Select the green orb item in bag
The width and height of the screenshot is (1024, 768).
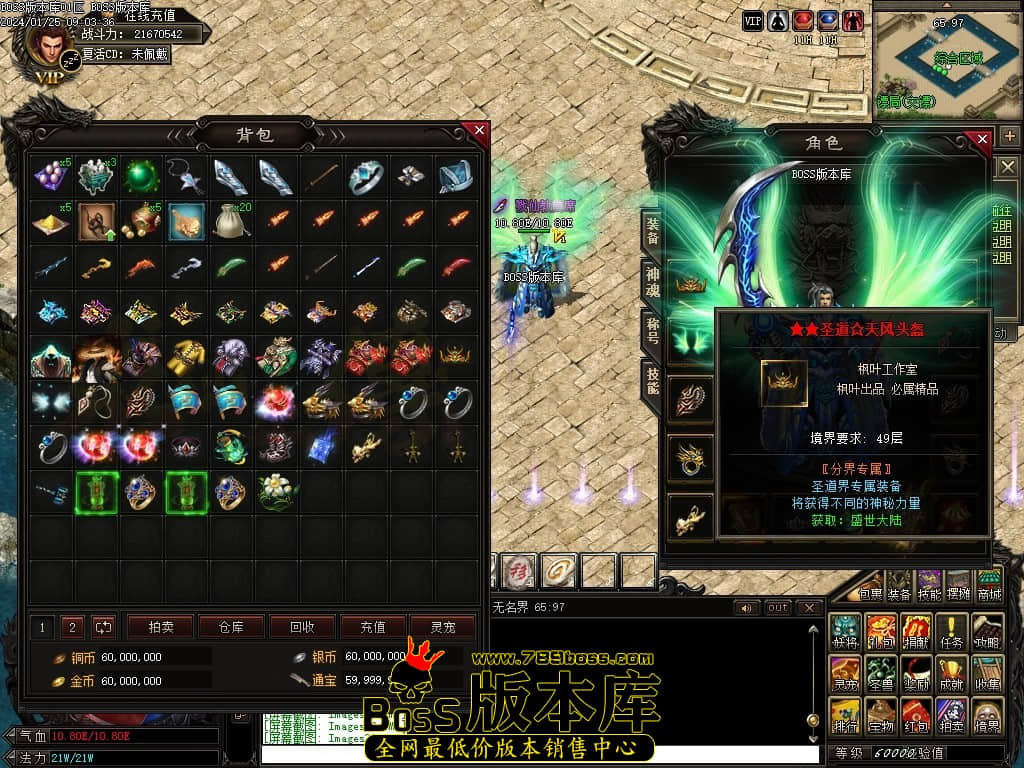tap(141, 177)
